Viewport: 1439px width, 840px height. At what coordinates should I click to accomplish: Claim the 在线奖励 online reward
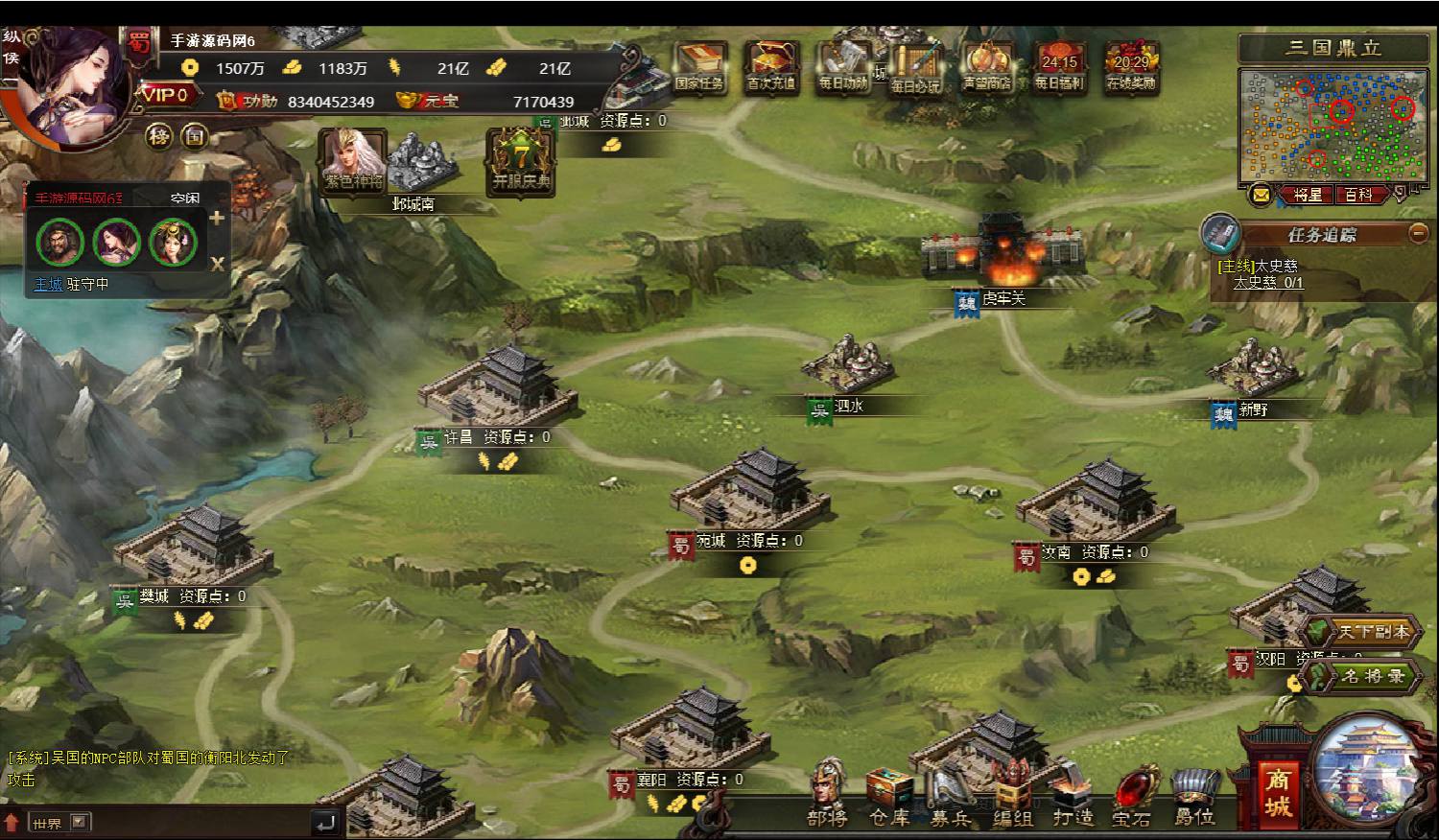click(1131, 67)
